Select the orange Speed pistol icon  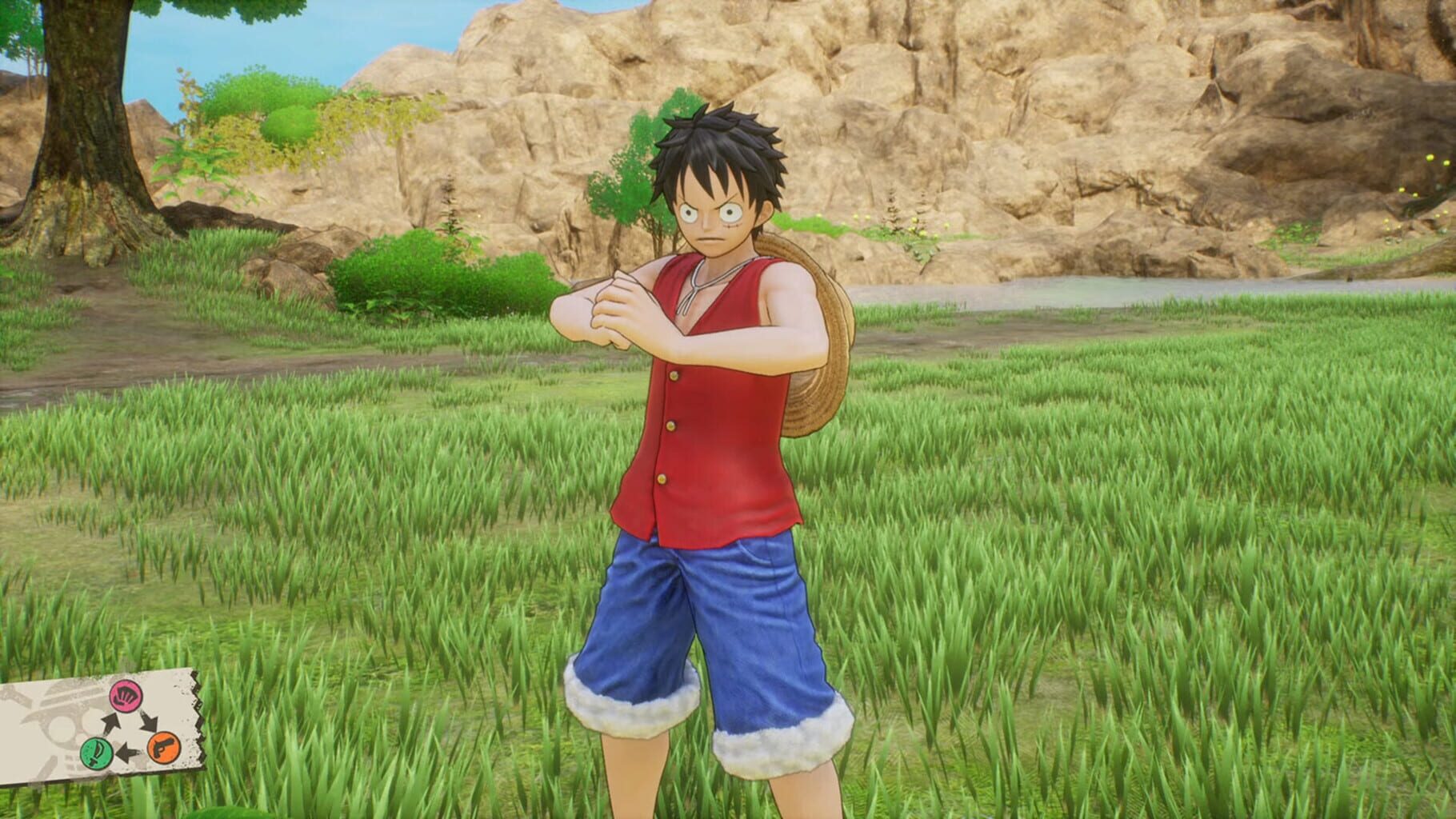click(x=163, y=749)
